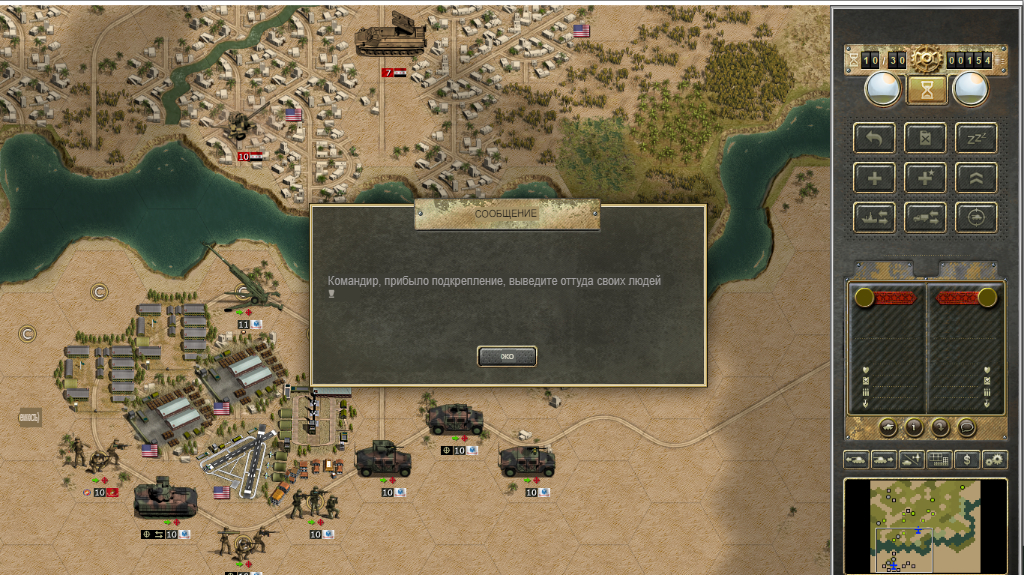Click the fuel canister supply button
The height and width of the screenshot is (575, 1024).
(926, 138)
